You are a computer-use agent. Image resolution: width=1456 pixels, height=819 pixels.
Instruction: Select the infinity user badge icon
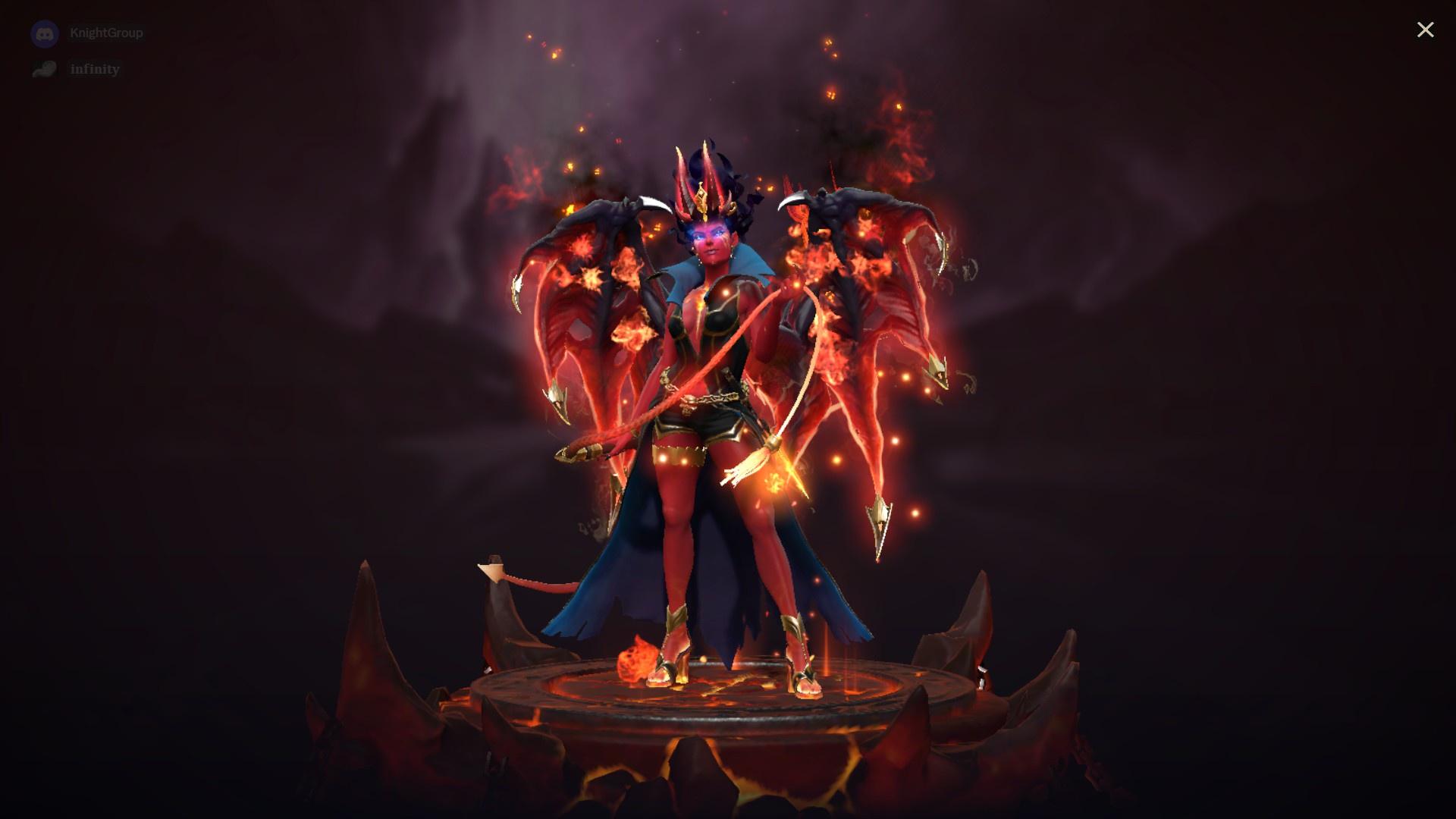coord(45,69)
